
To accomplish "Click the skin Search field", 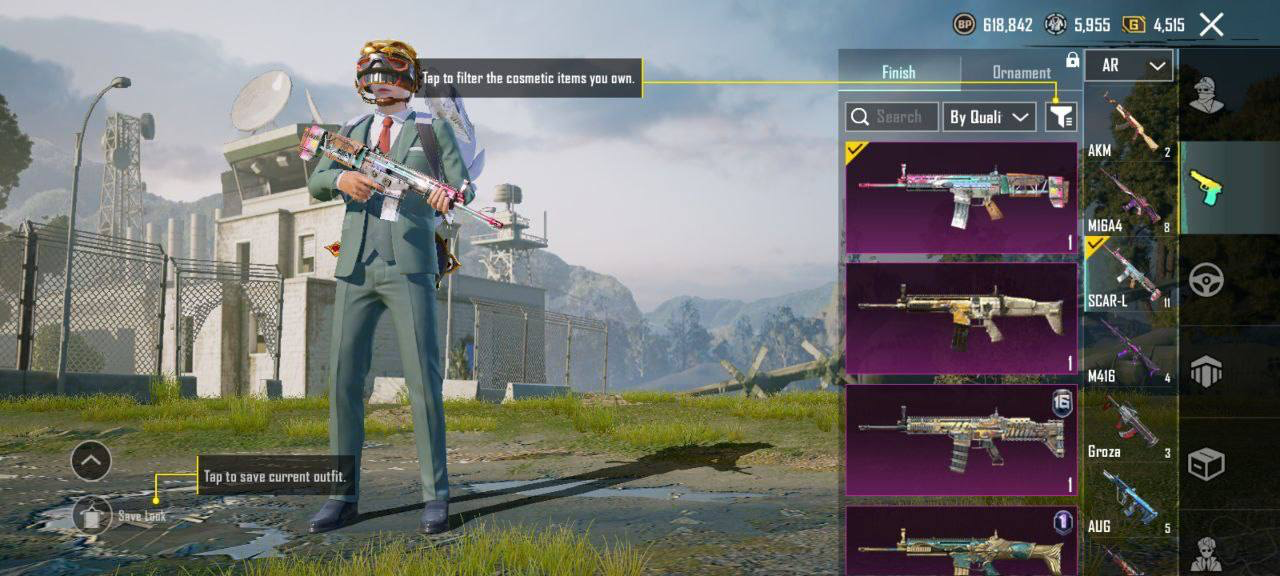I will click(892, 117).
